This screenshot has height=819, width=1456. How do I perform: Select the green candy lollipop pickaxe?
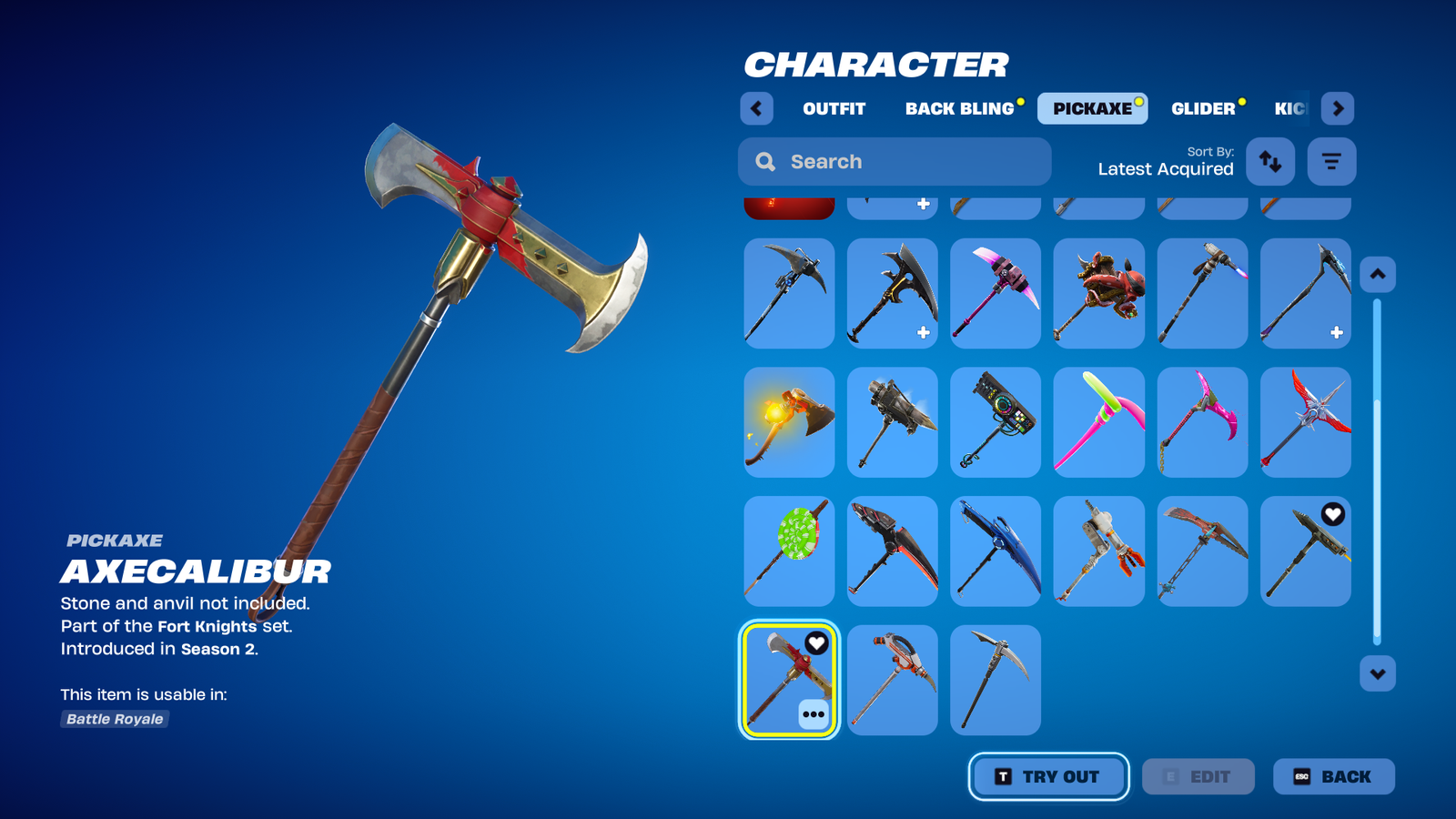[789, 551]
